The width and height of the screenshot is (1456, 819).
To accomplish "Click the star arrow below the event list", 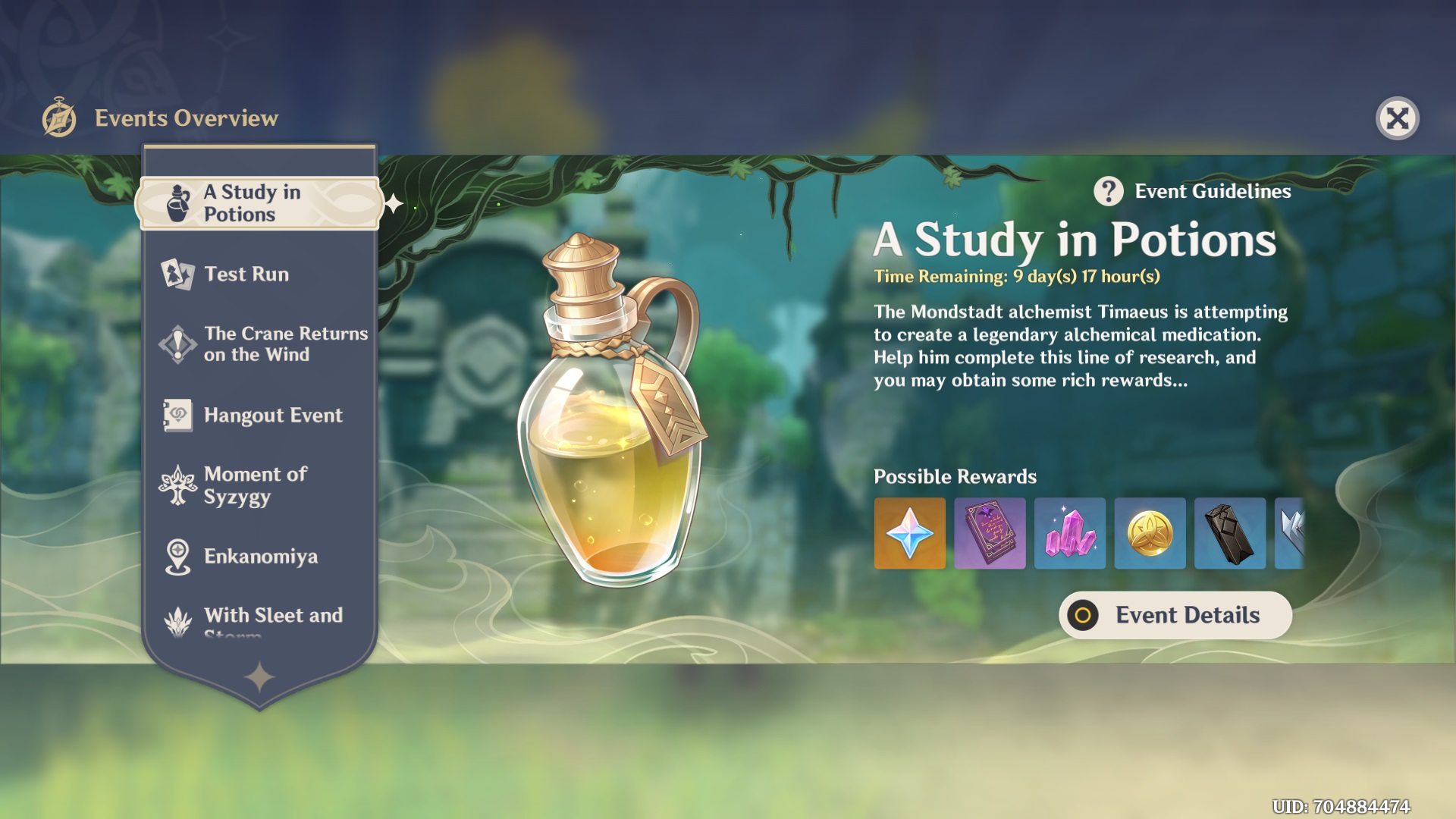I will [259, 677].
